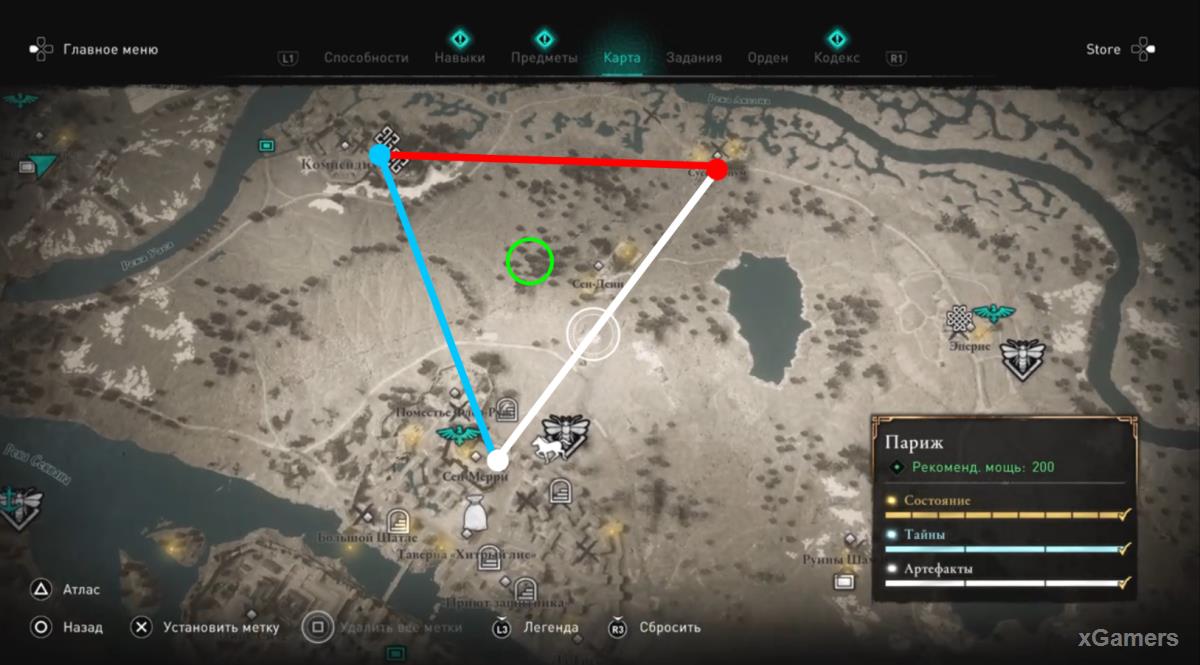Choose the teal eagle marker near Эперне
This screenshot has height=665, width=1200.
coord(994,314)
